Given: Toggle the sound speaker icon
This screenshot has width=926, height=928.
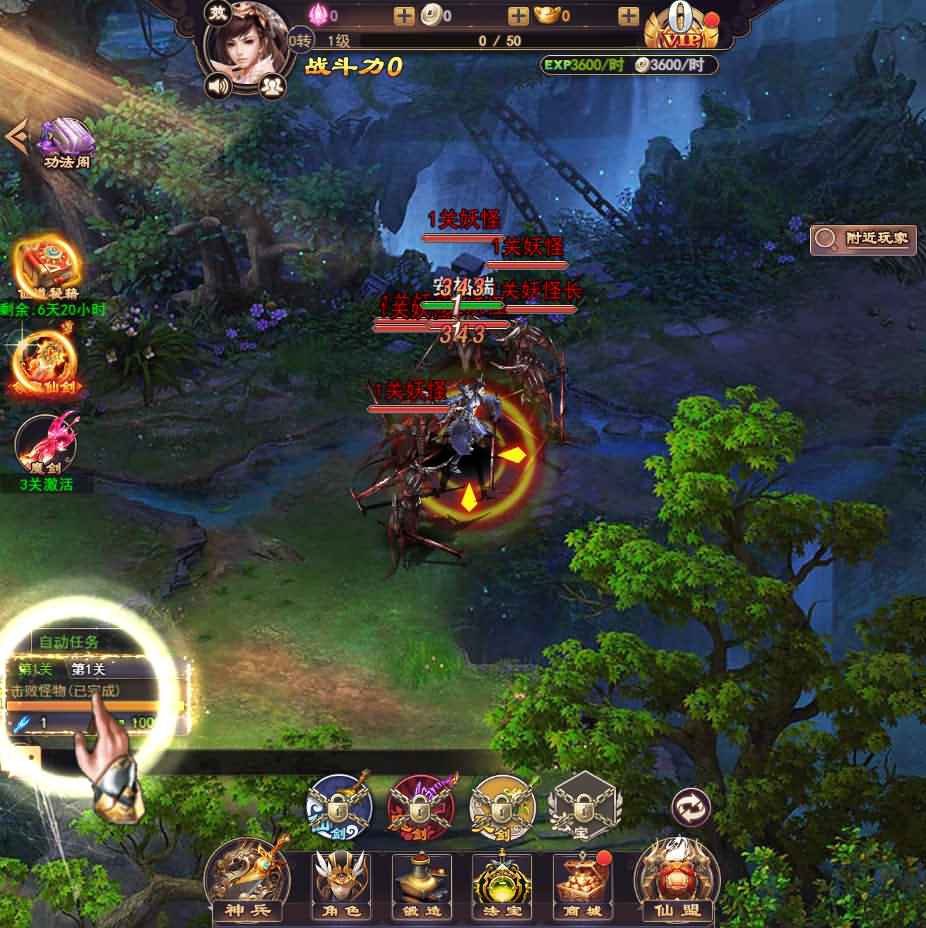Looking at the screenshot, I should tap(218, 86).
